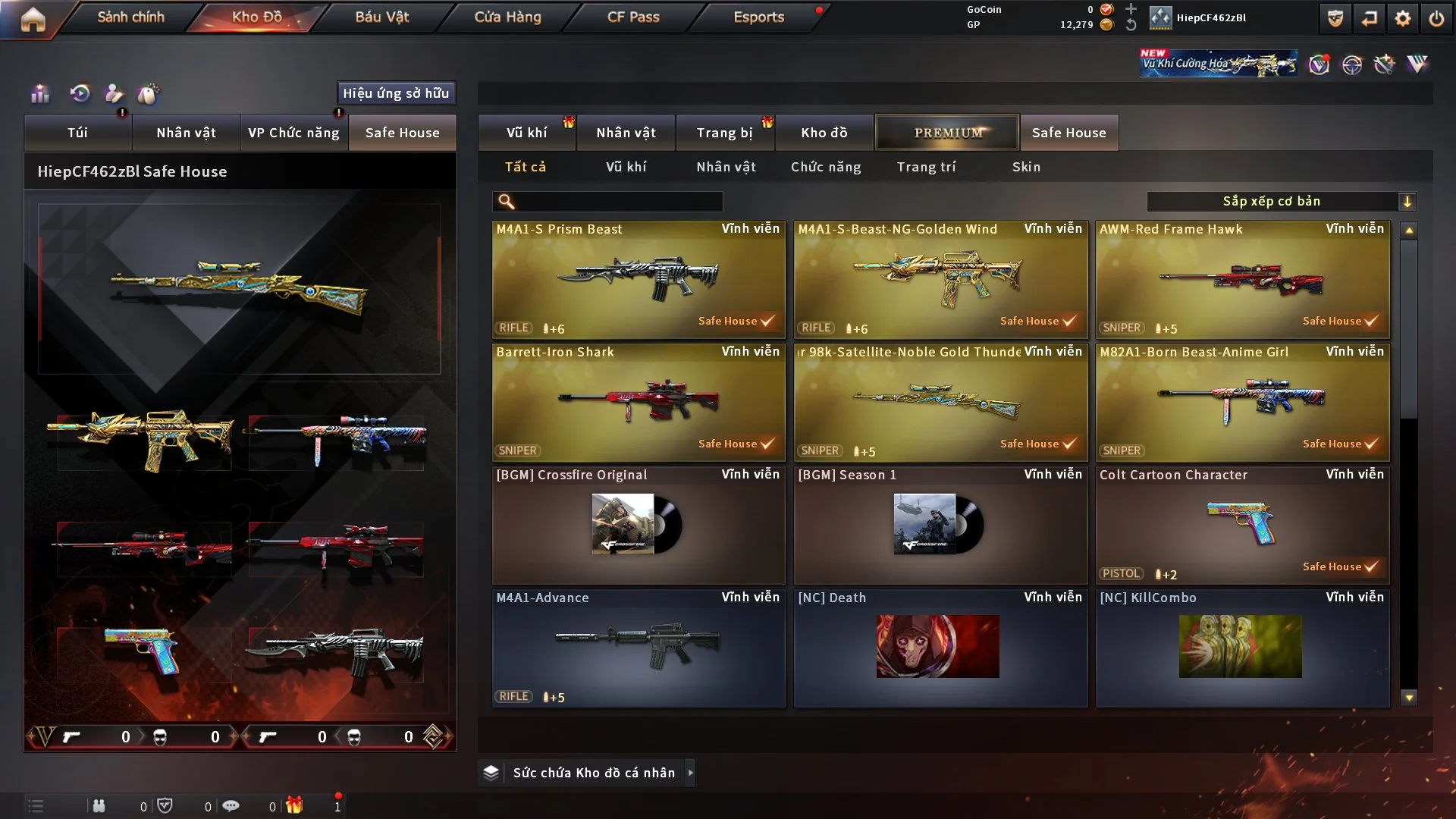The height and width of the screenshot is (819, 1456).
Task: Go to Sảnh chính lobby
Action: (130, 17)
